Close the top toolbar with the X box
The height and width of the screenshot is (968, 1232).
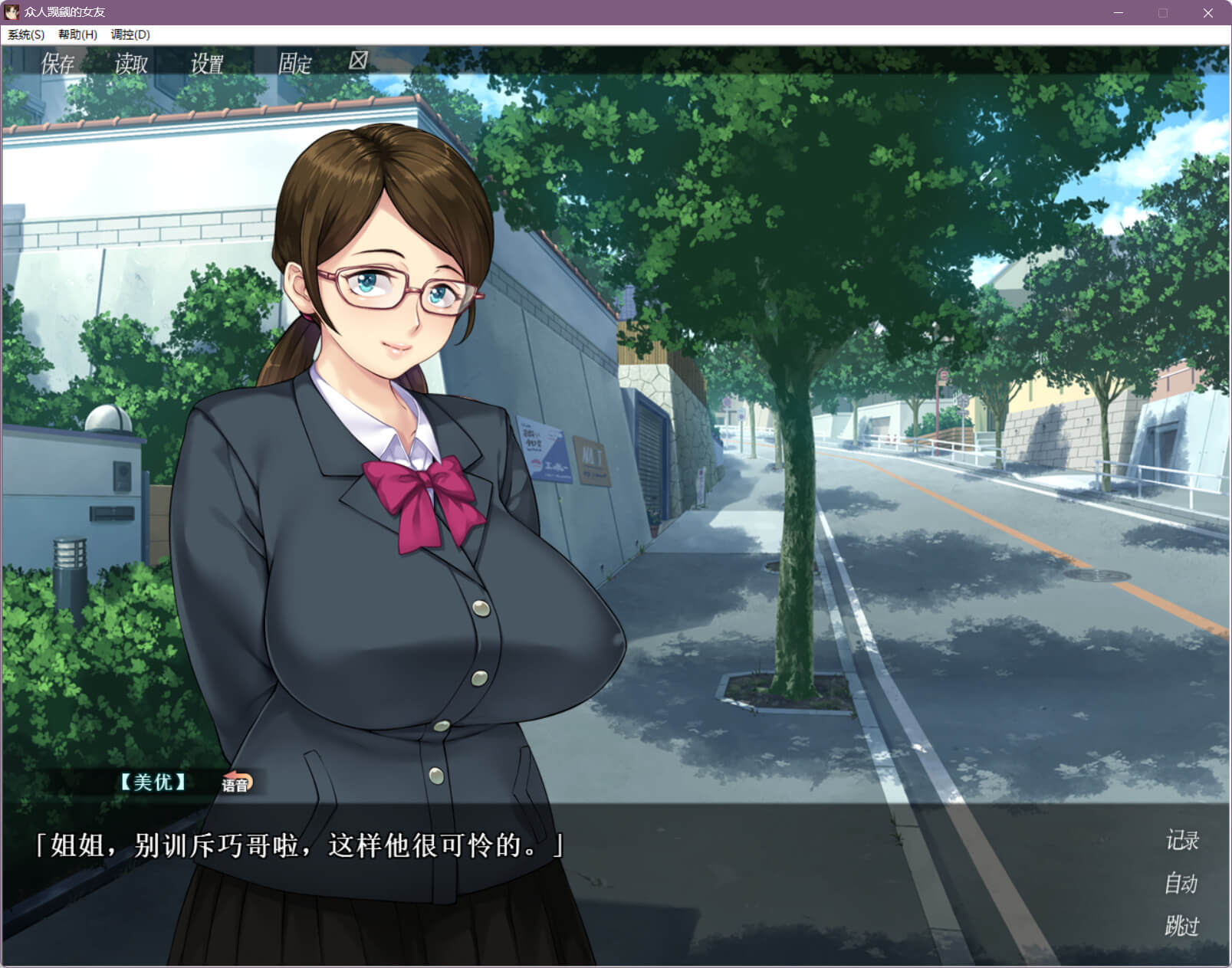(358, 61)
